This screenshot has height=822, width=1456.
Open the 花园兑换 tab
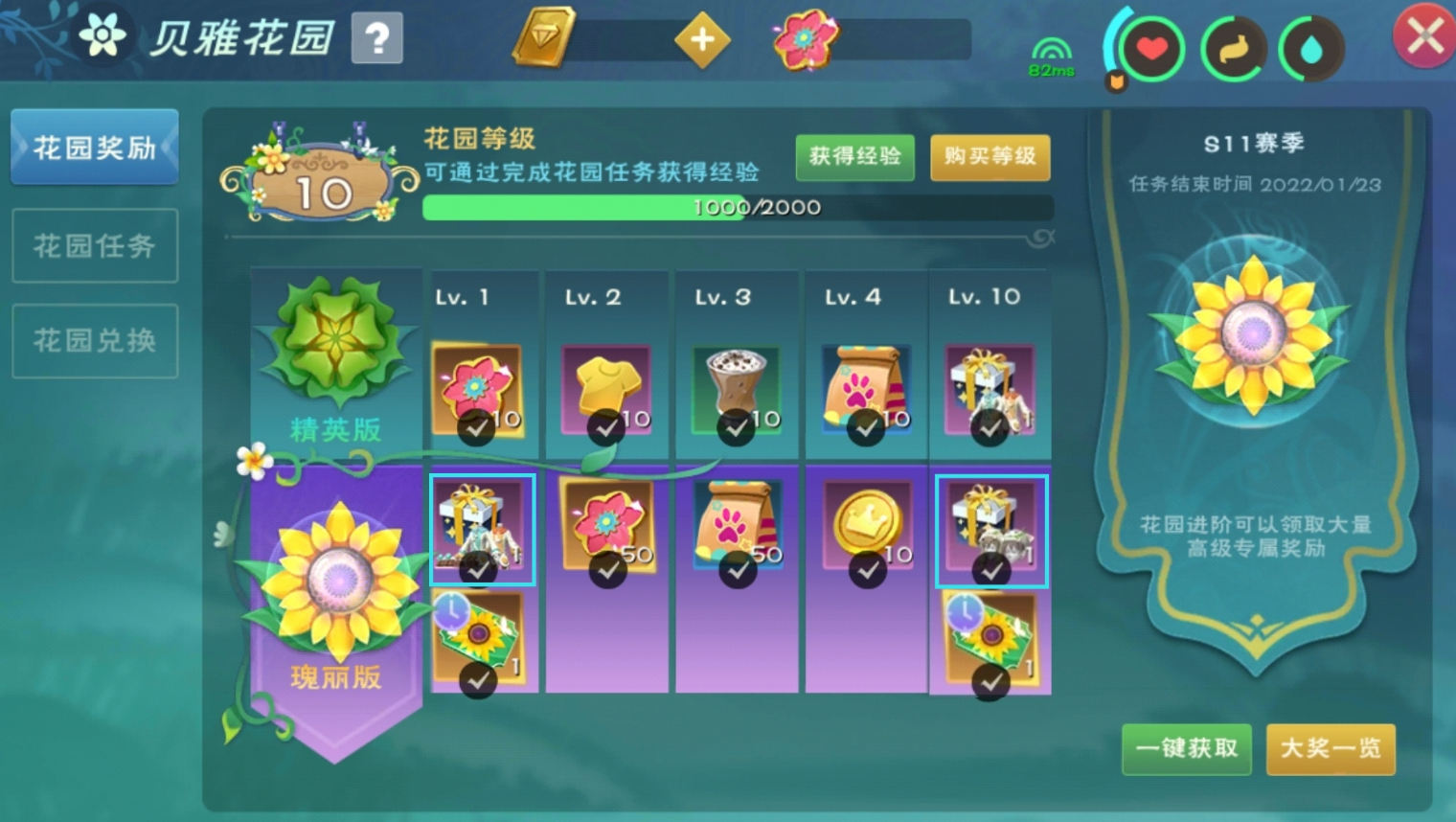[94, 340]
